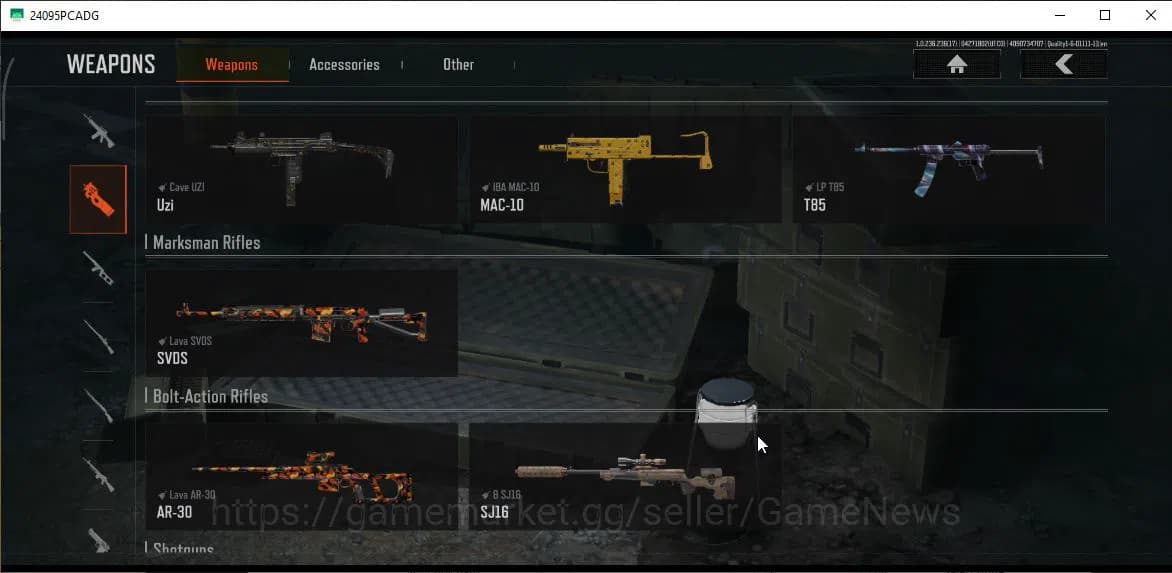Select the Lava SVDS marksman rifle

[301, 322]
